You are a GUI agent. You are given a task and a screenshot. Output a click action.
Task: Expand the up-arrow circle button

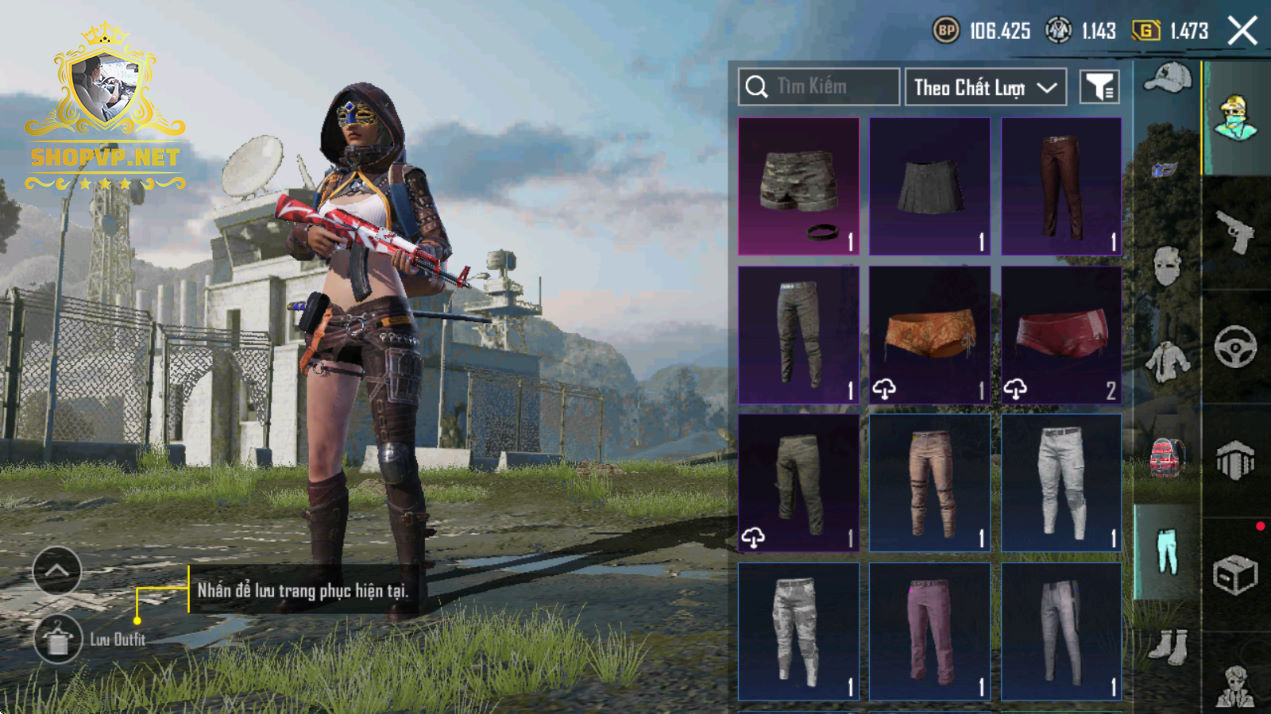pos(57,571)
